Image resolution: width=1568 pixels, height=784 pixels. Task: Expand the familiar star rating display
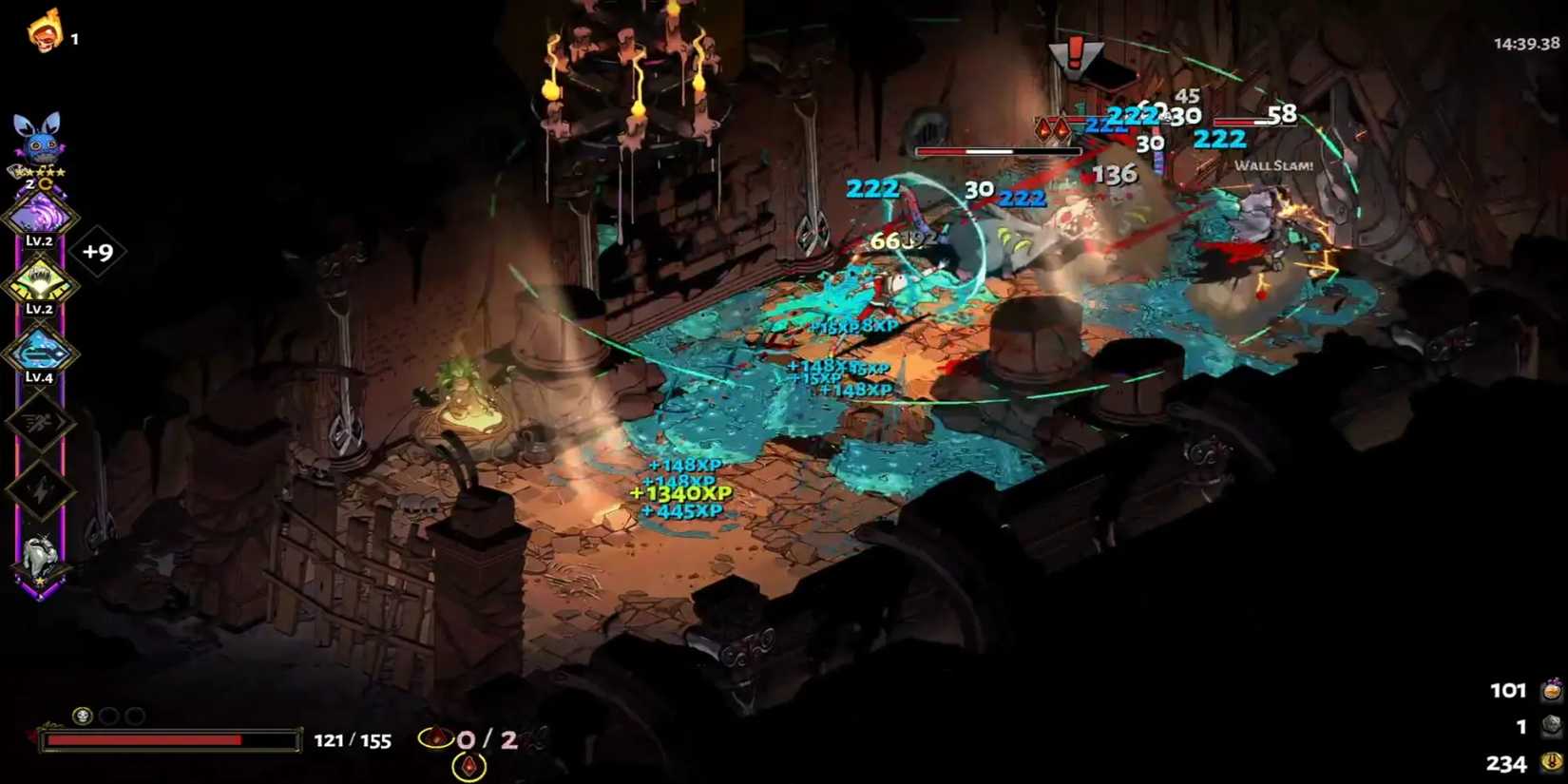click(x=40, y=173)
